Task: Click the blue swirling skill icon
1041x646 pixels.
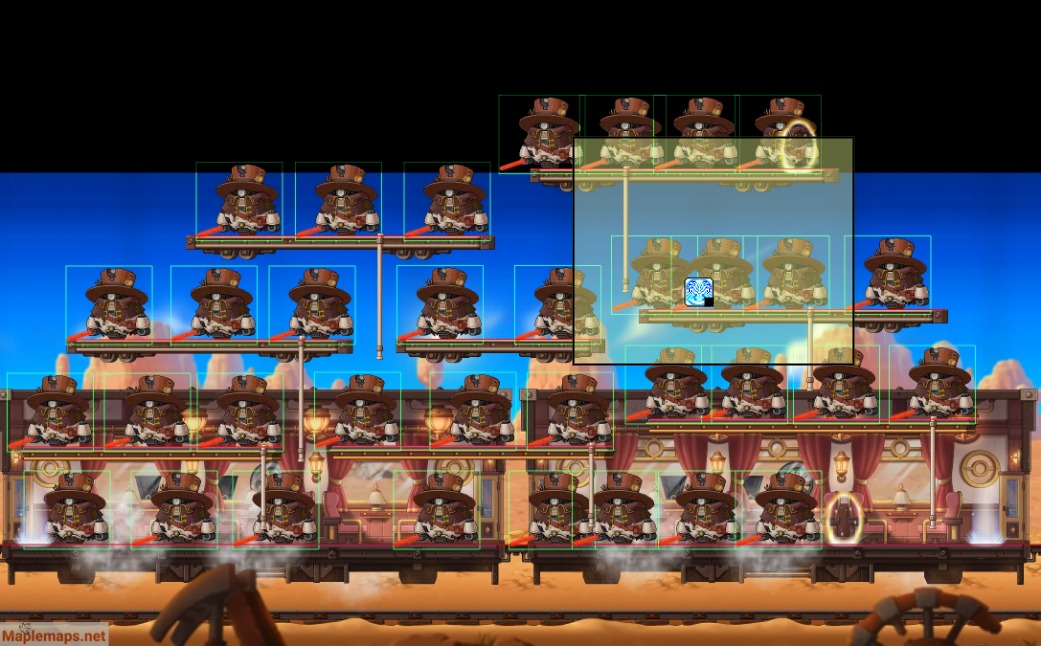Action: click(x=698, y=292)
